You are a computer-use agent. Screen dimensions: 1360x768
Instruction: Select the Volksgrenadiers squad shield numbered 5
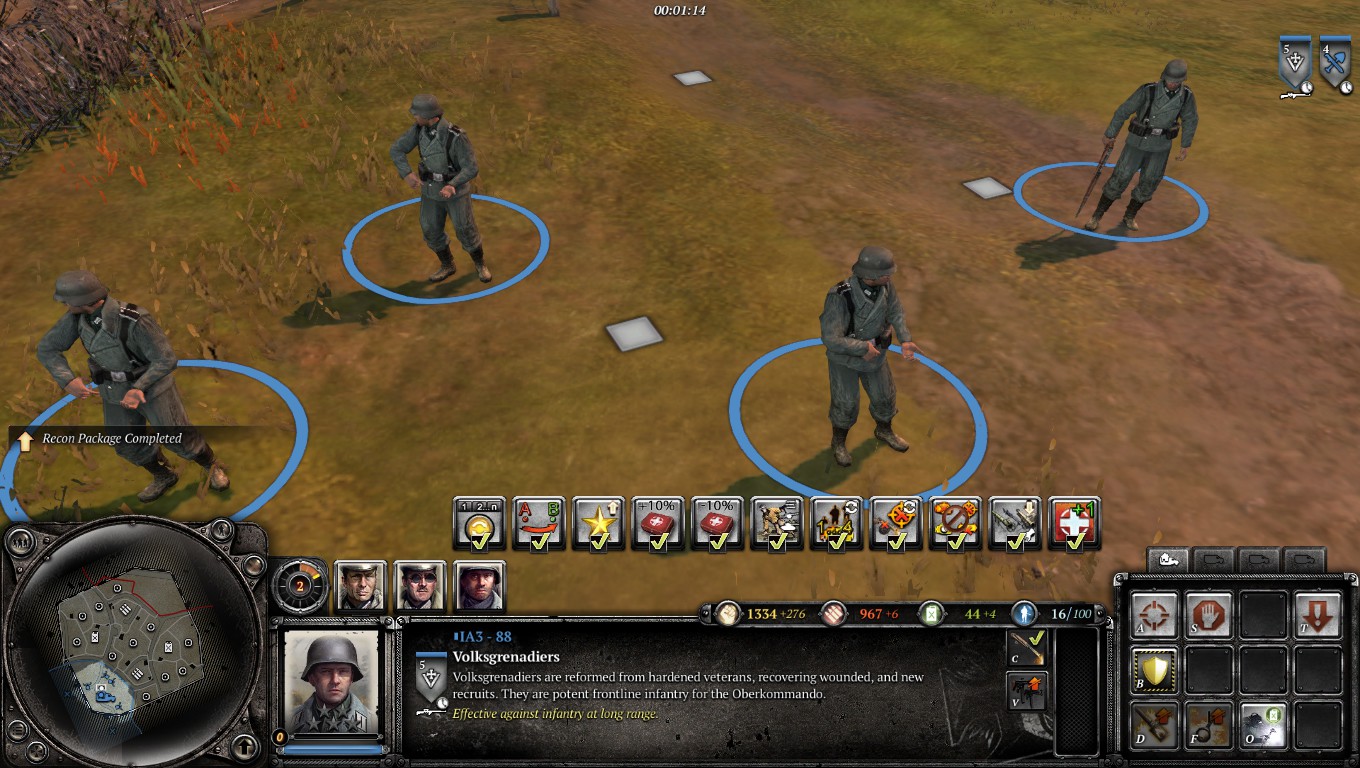(1294, 66)
